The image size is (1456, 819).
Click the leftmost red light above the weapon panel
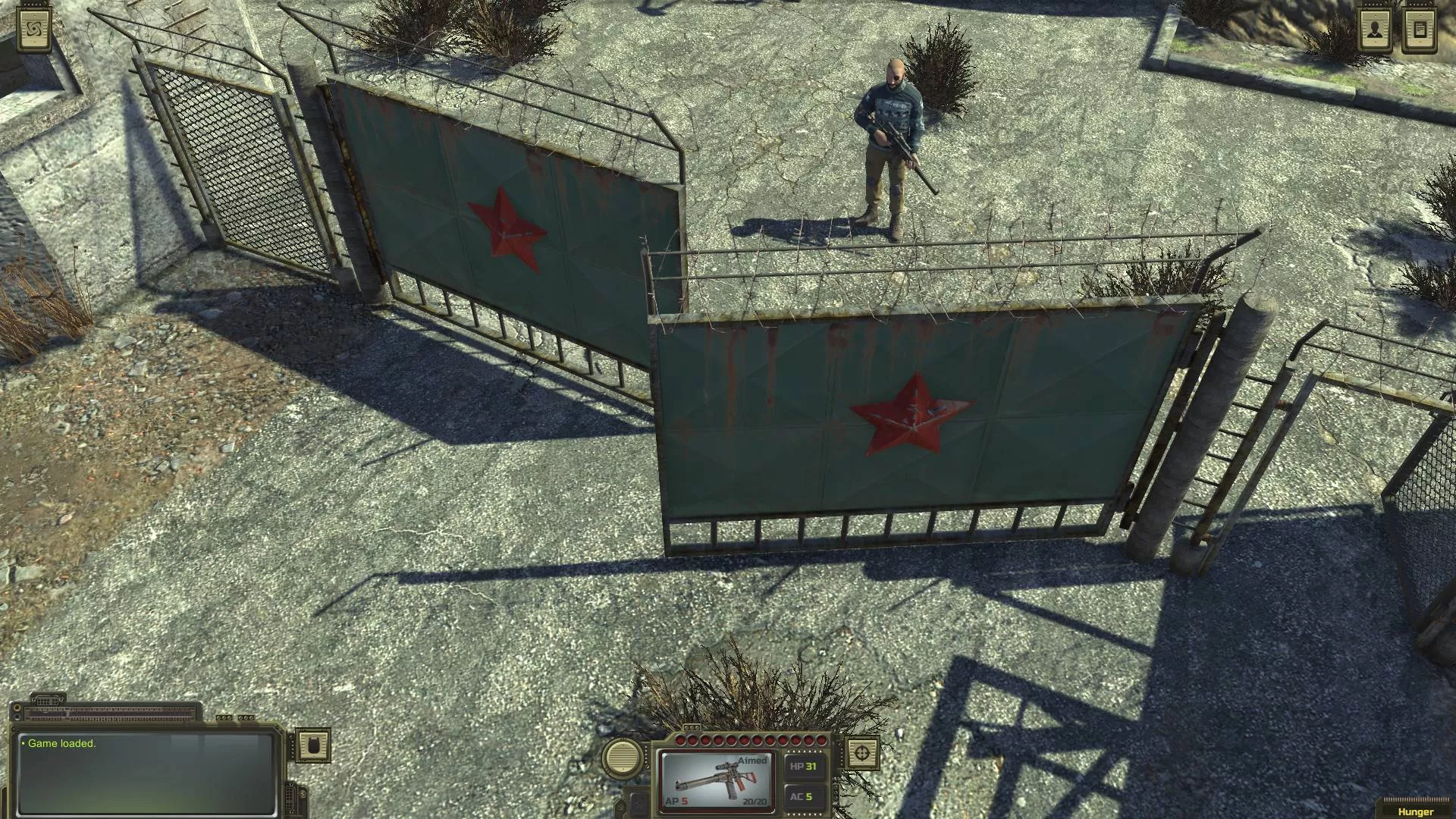coord(681,740)
